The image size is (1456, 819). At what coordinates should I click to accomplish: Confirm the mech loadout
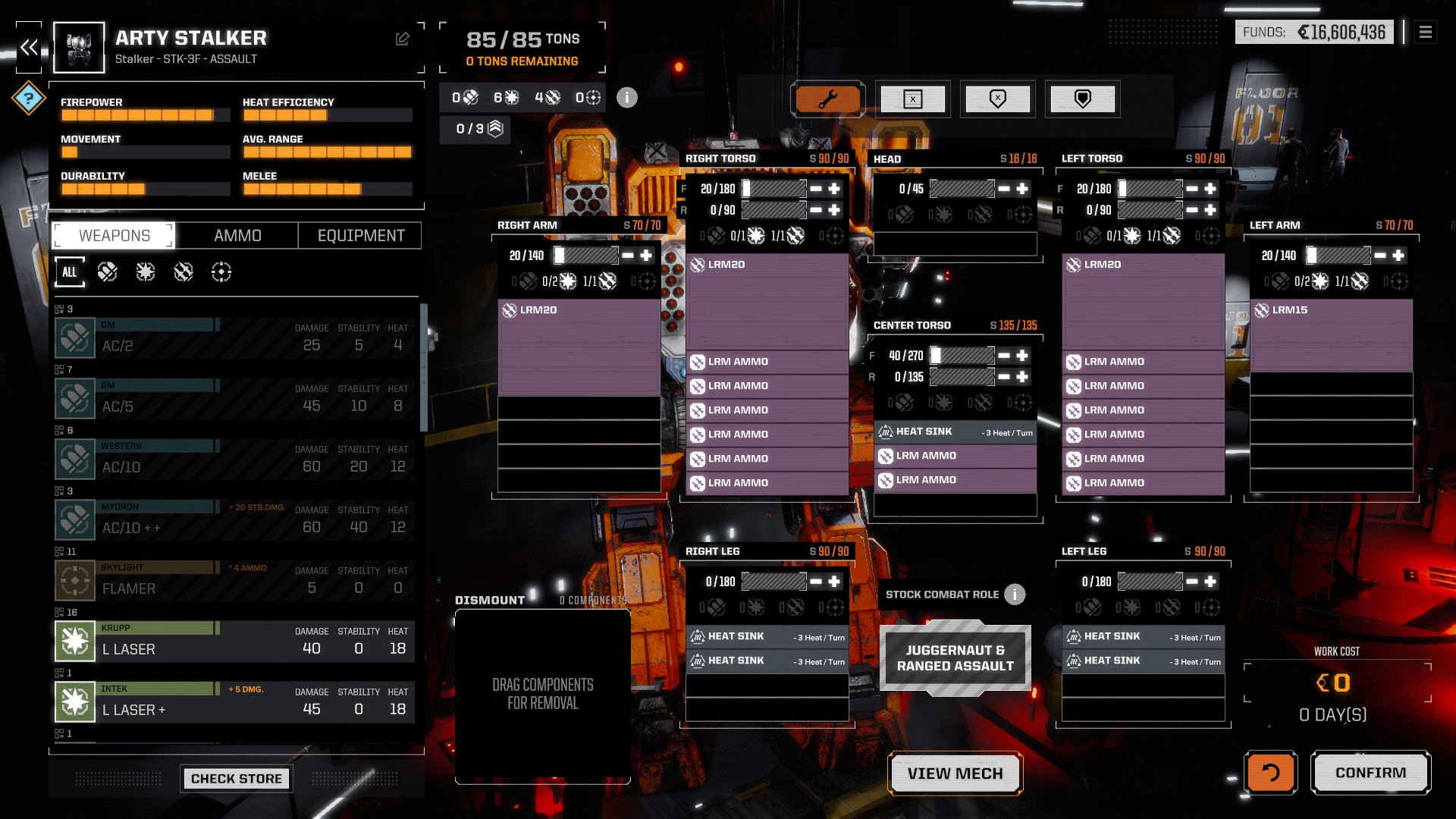tap(1370, 773)
